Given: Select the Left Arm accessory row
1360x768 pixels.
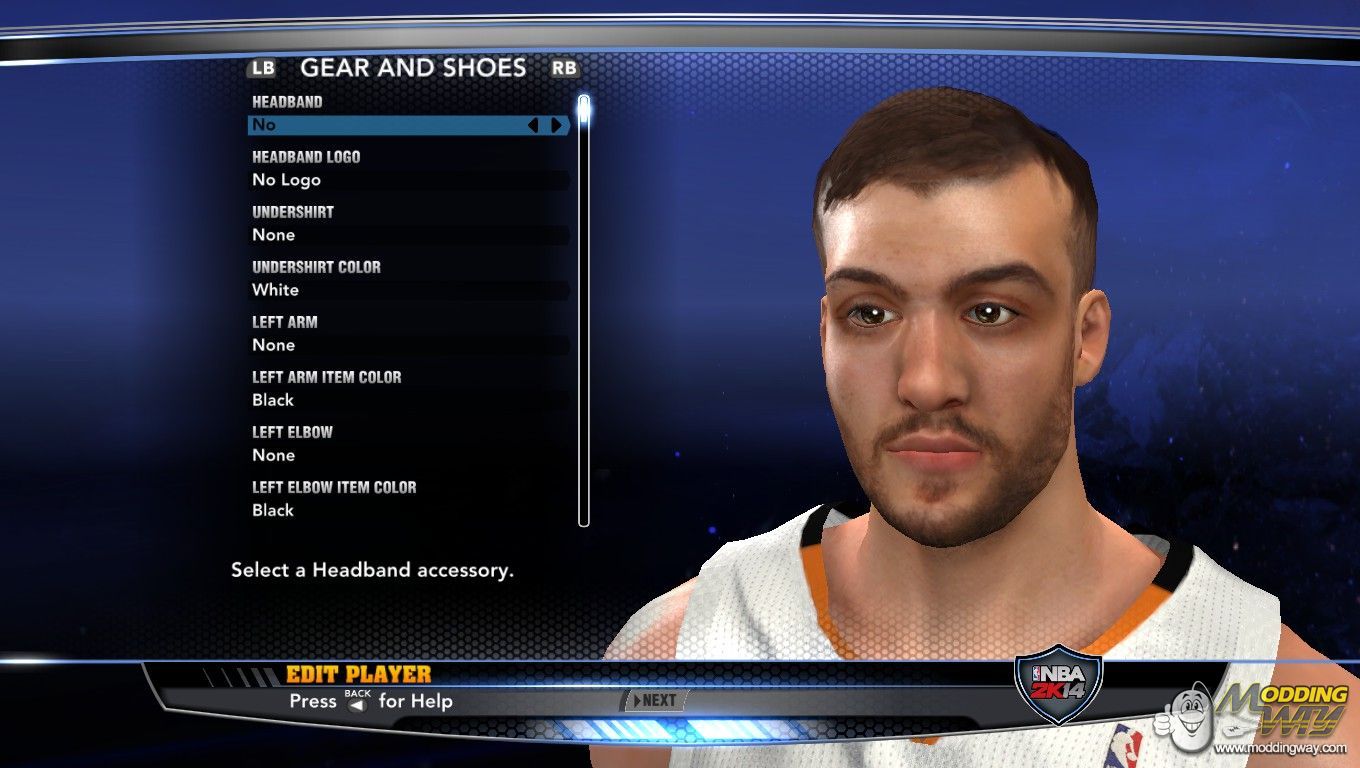Looking at the screenshot, I should (x=408, y=345).
